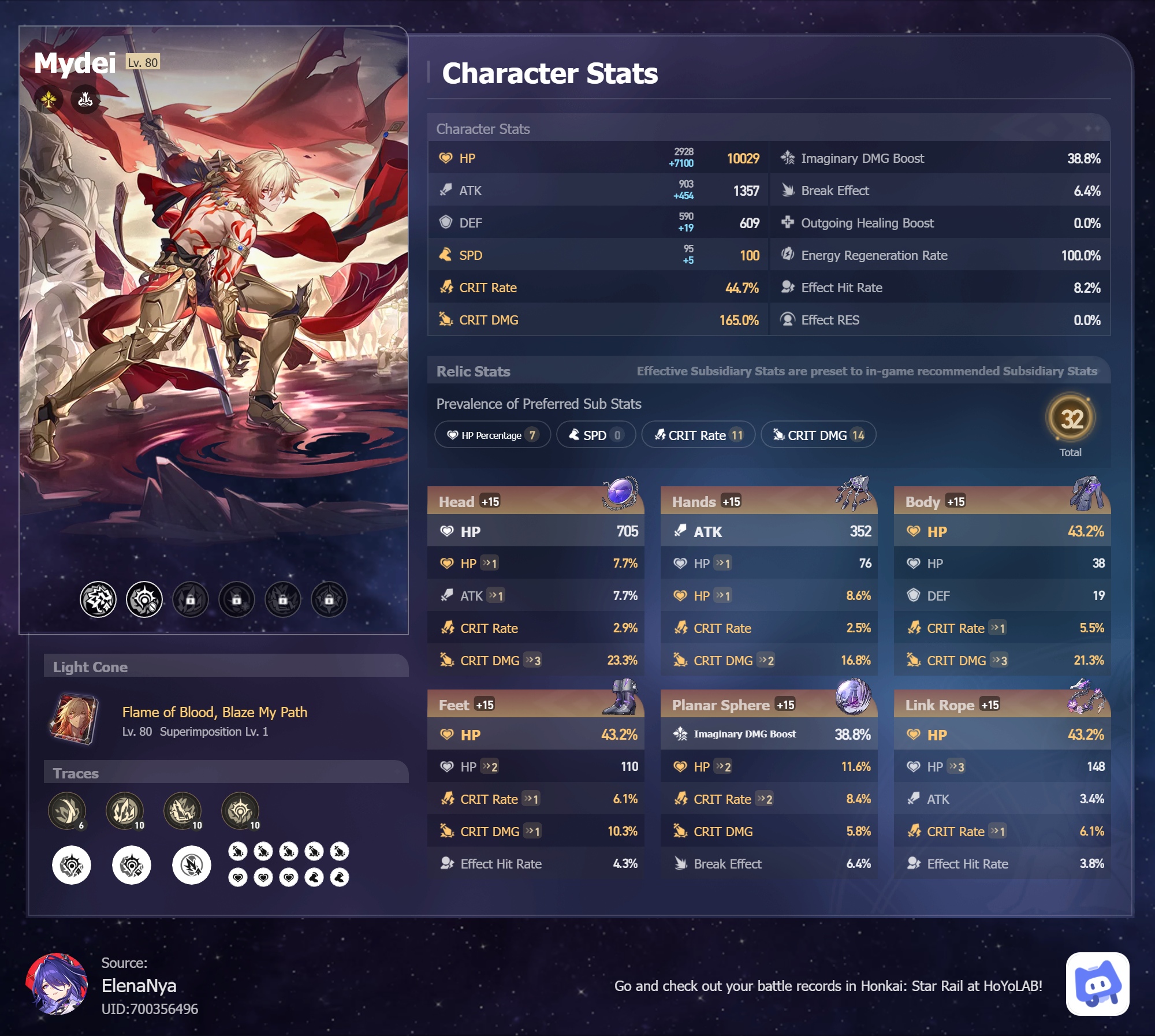Click the Imaginary element icon under Mydei
The image size is (1155, 1036).
(49, 100)
